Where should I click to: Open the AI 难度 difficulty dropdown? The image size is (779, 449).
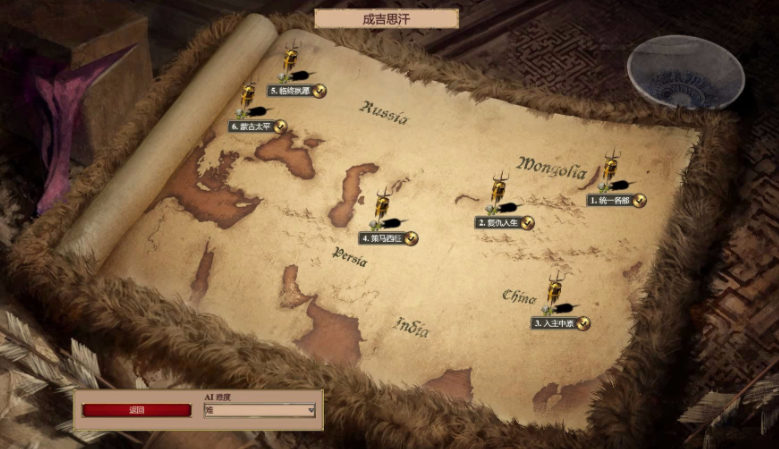(x=260, y=410)
